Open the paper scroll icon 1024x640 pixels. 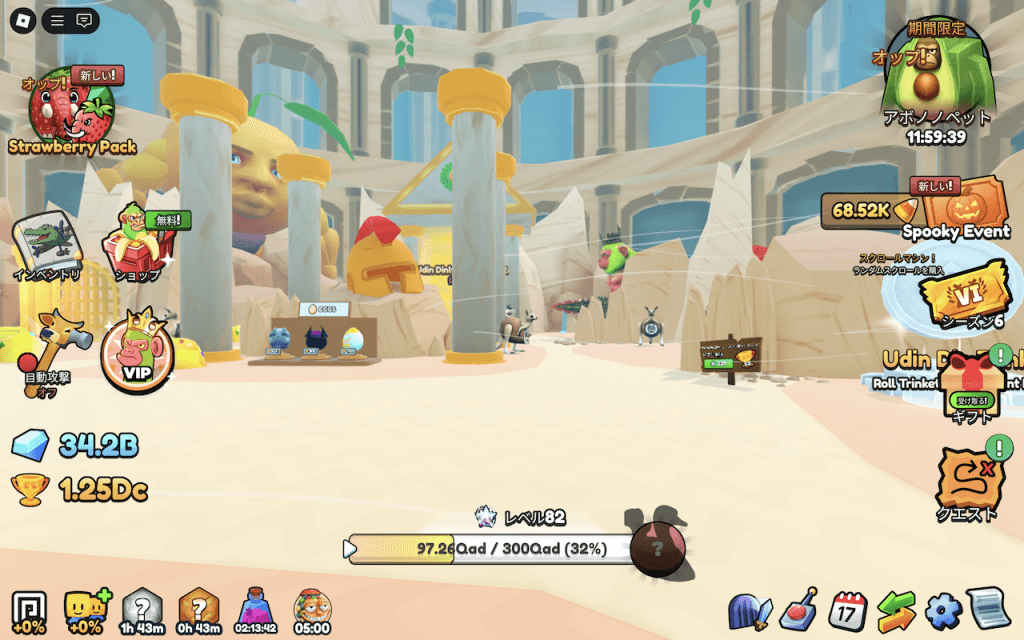coord(988,609)
